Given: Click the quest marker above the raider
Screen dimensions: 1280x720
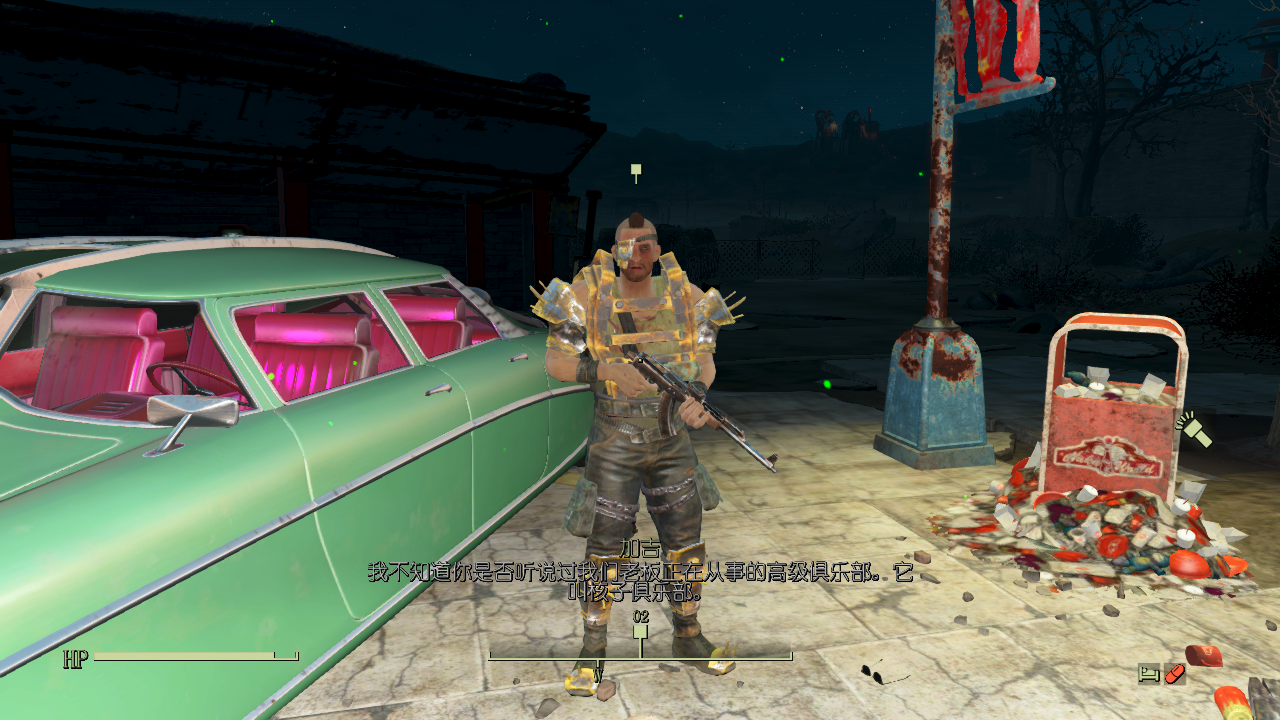Looking at the screenshot, I should tap(635, 172).
